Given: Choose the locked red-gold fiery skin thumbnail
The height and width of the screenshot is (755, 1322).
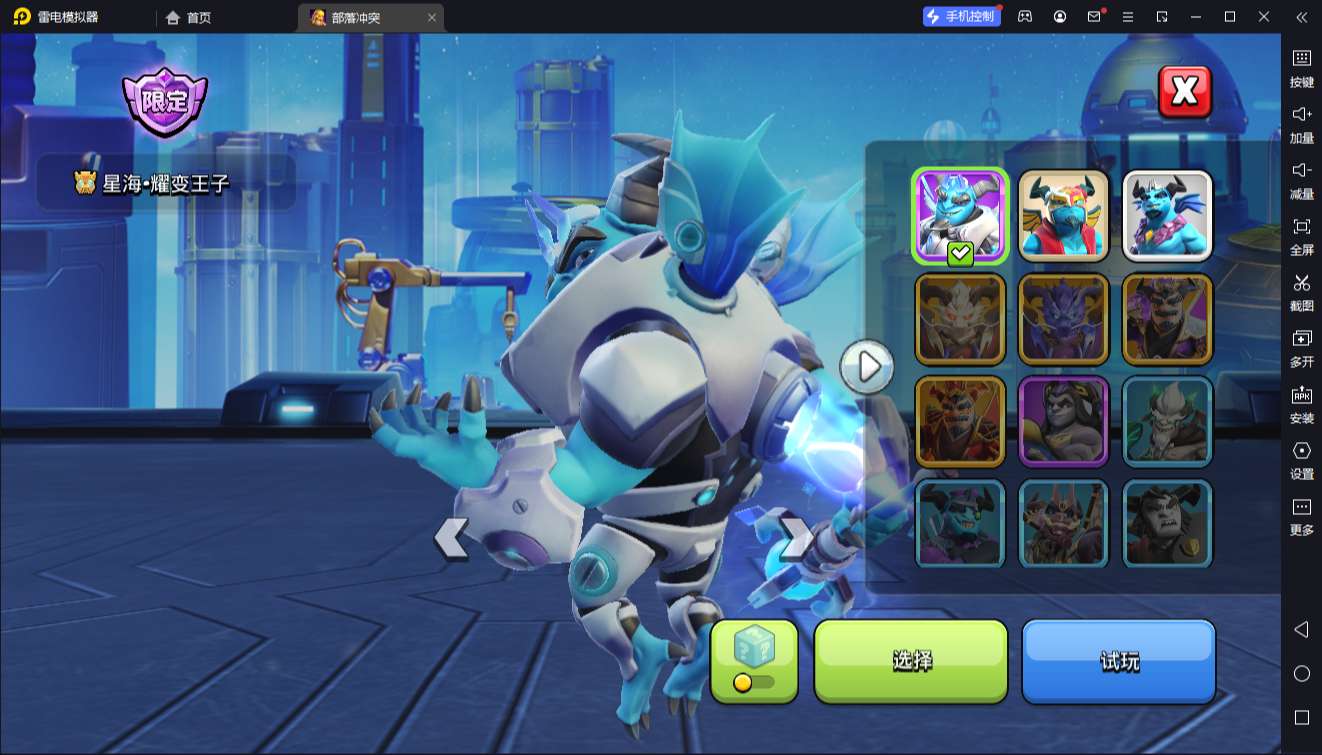Looking at the screenshot, I should [x=959, y=421].
